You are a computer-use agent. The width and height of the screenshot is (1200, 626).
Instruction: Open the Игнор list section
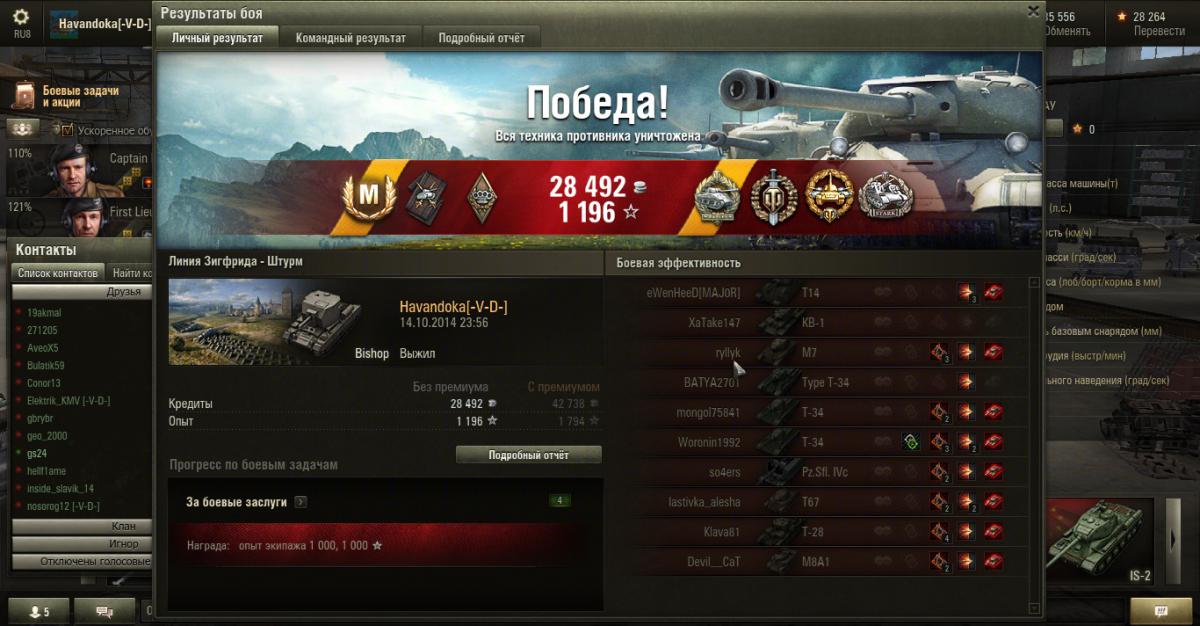click(82, 544)
